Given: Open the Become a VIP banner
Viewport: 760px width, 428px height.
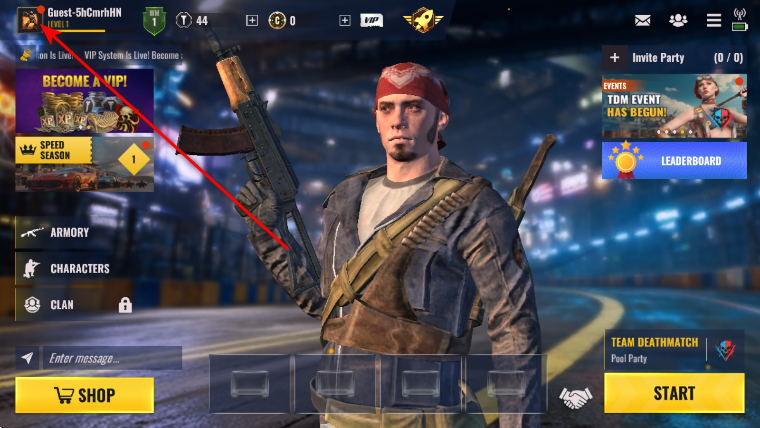Looking at the screenshot, I should (x=85, y=101).
